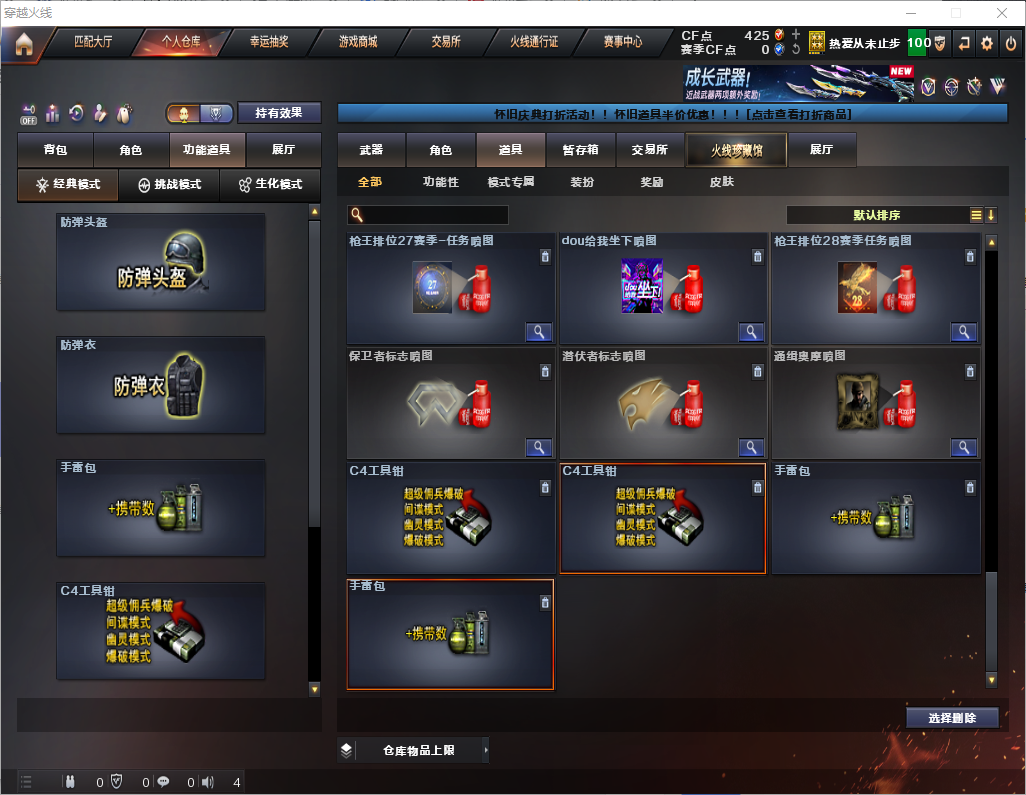Image resolution: width=1026 pixels, height=795 pixels.
Task: Switch to 挑战模式 loadout tab
Action: [169, 185]
